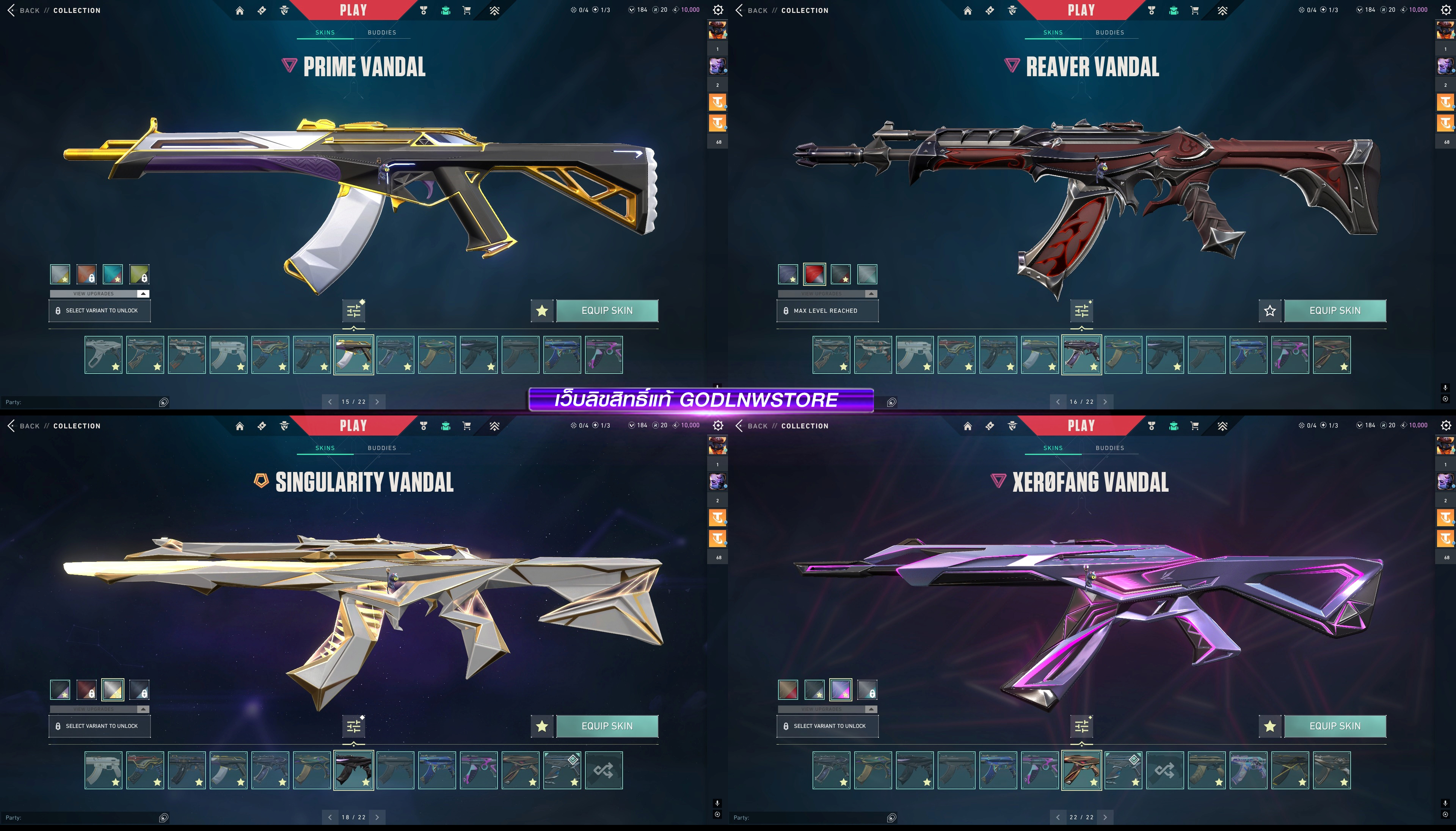Equip the Xerofang Vandal skin
The height and width of the screenshot is (831, 1456).
pos(1334,726)
